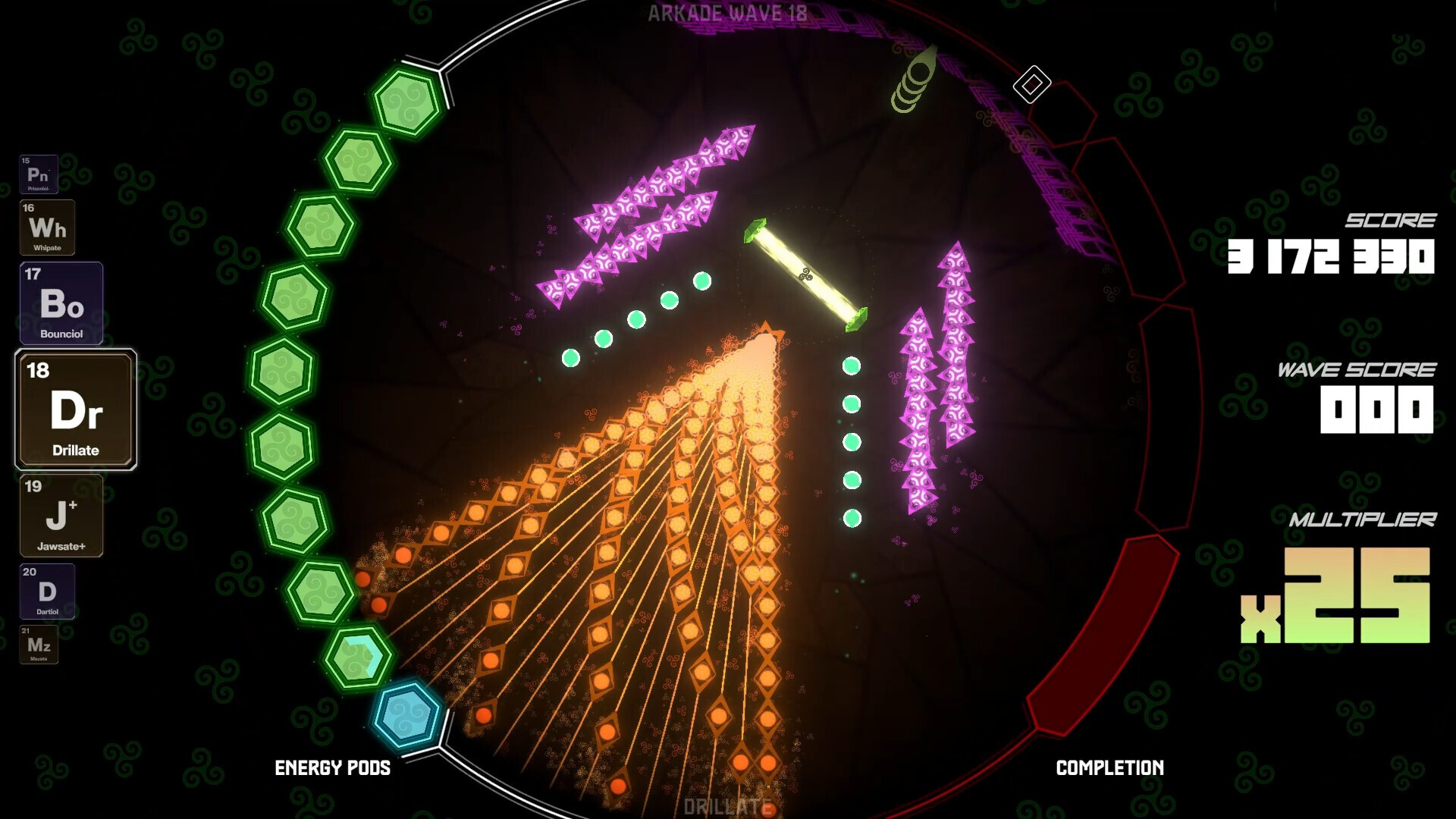The width and height of the screenshot is (1456, 819).
Task: Select the Whipate element tile
Action: [x=49, y=227]
